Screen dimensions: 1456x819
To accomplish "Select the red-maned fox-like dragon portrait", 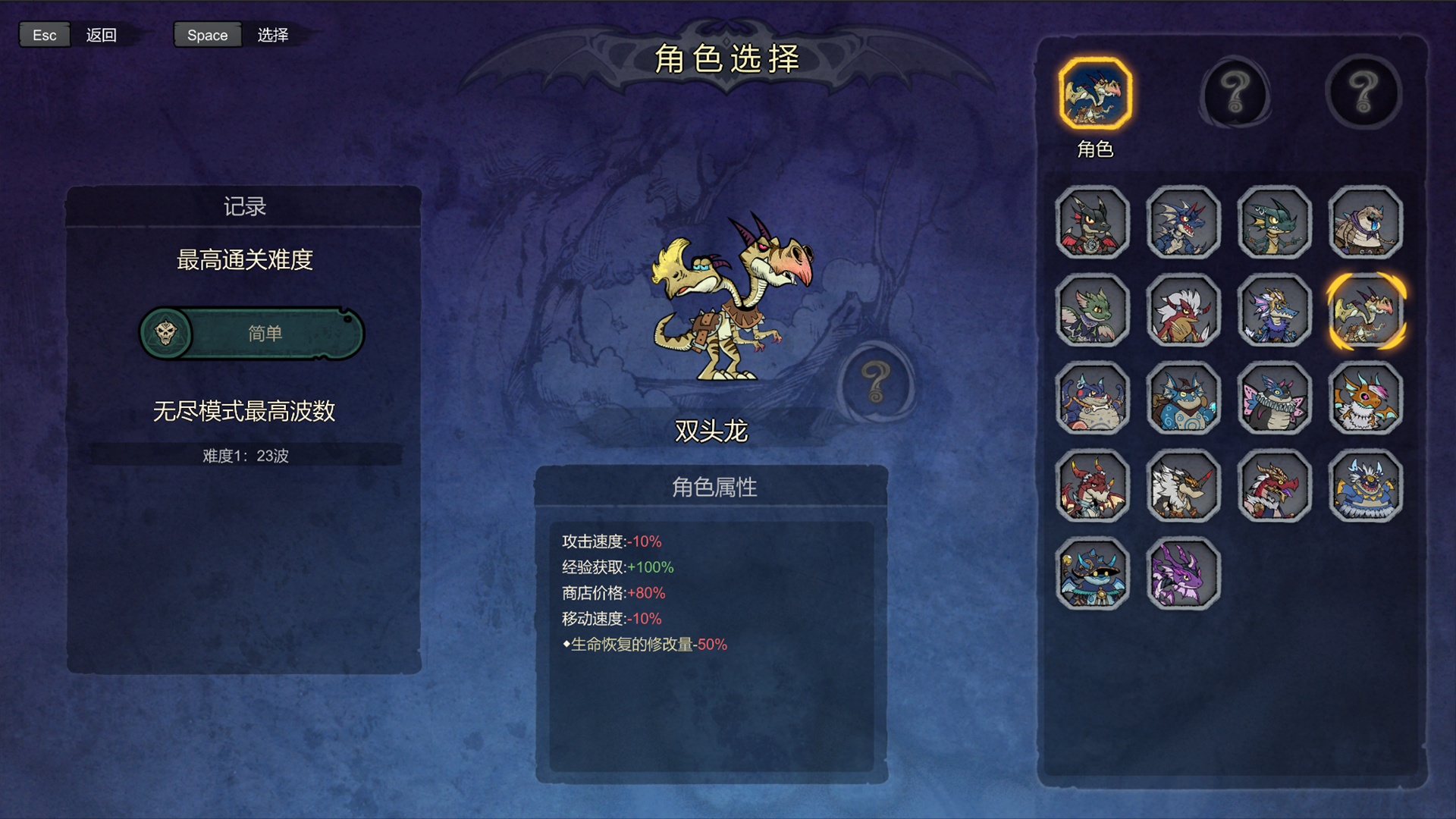I will (1183, 311).
